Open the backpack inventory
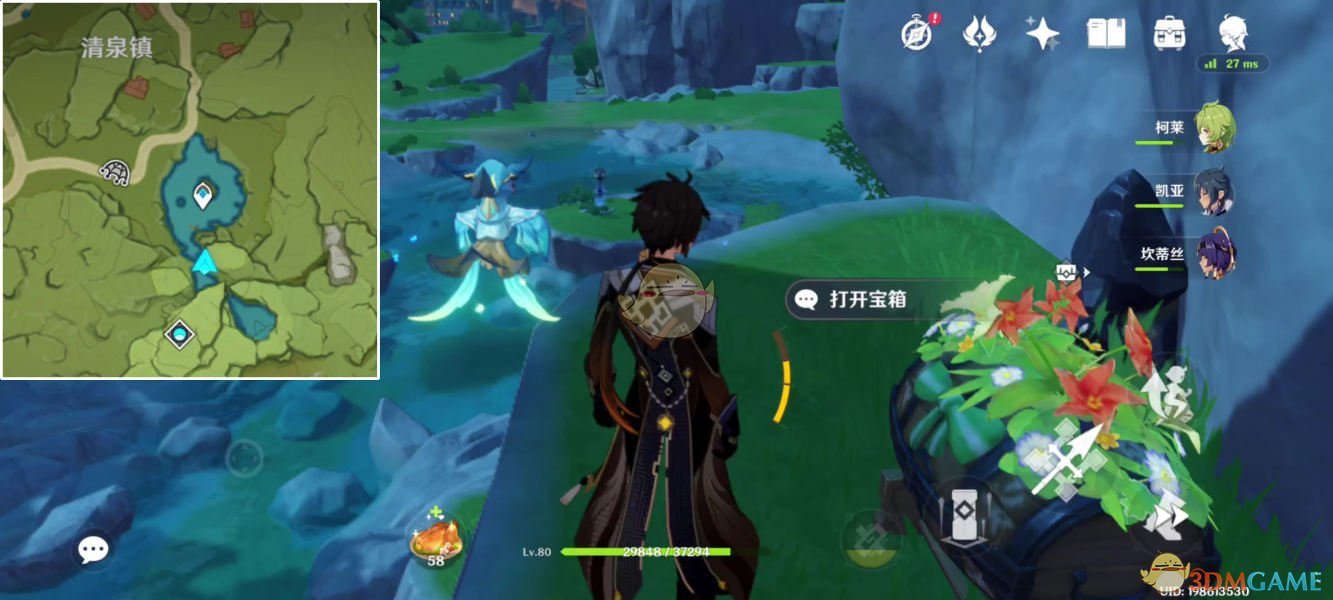1333x600 pixels. [x=1167, y=34]
